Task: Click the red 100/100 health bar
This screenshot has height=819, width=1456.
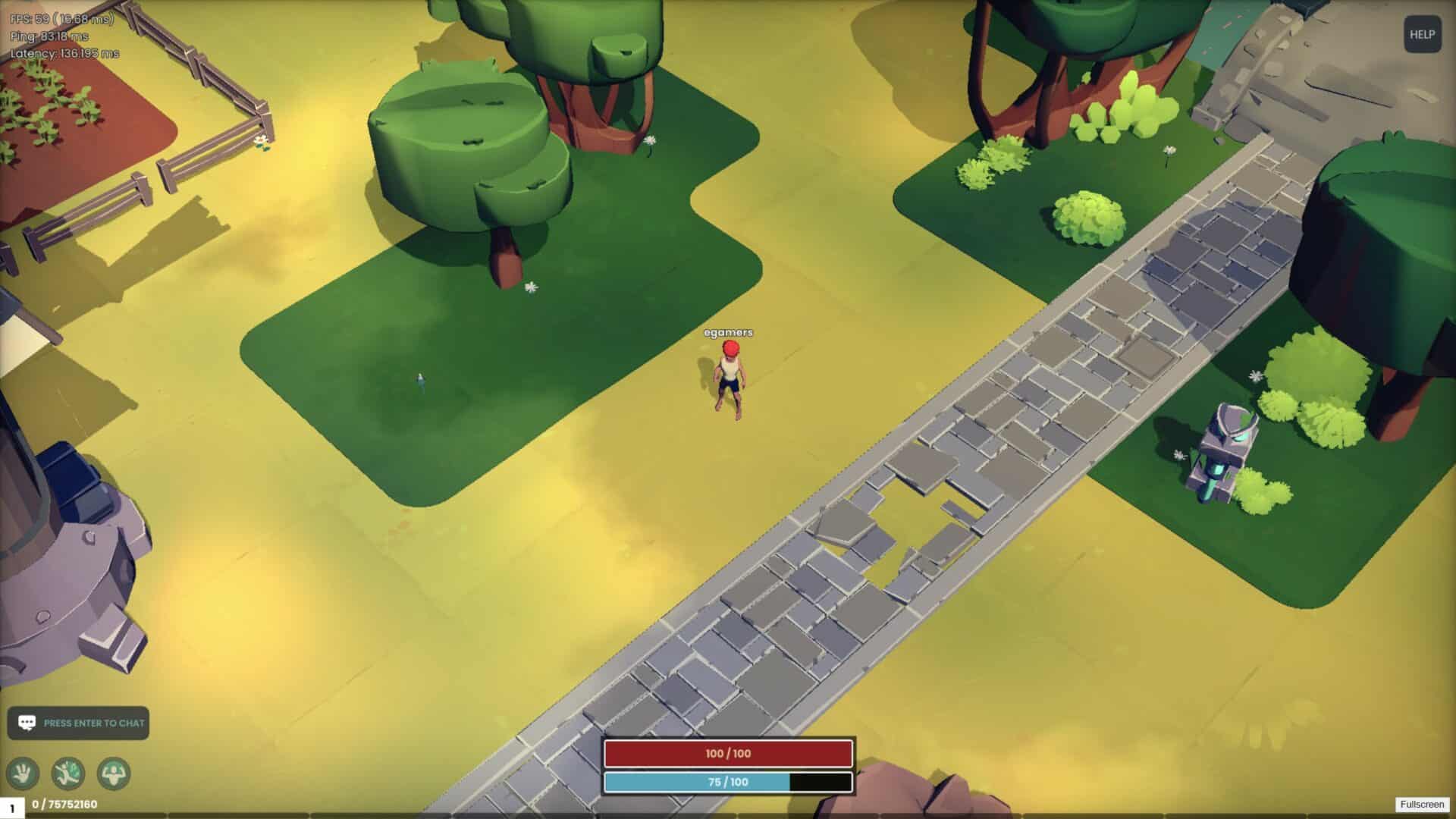Action: click(728, 754)
